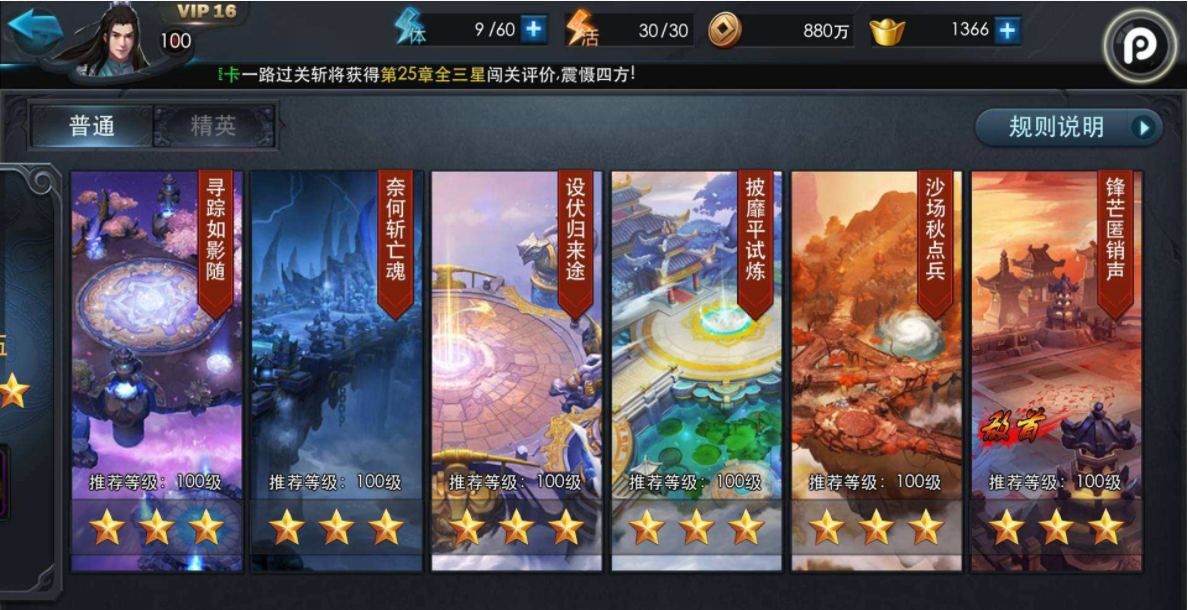Add gold ingots with the plus button

pos(1007,31)
